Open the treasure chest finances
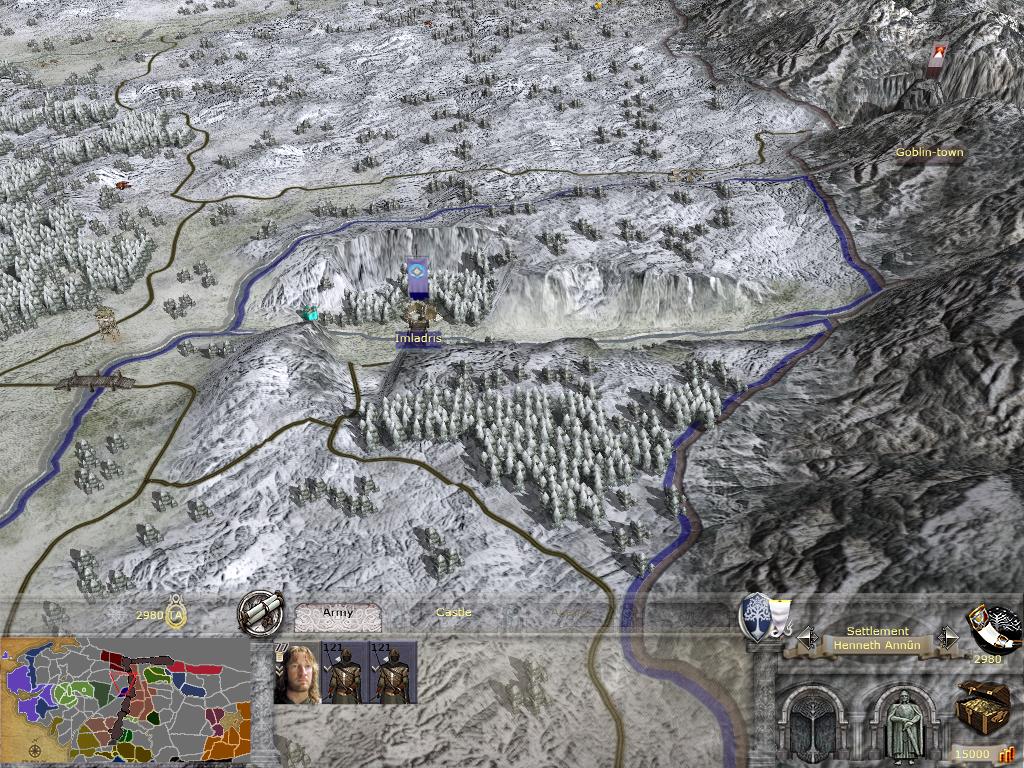Image resolution: width=1024 pixels, height=768 pixels. (x=984, y=706)
